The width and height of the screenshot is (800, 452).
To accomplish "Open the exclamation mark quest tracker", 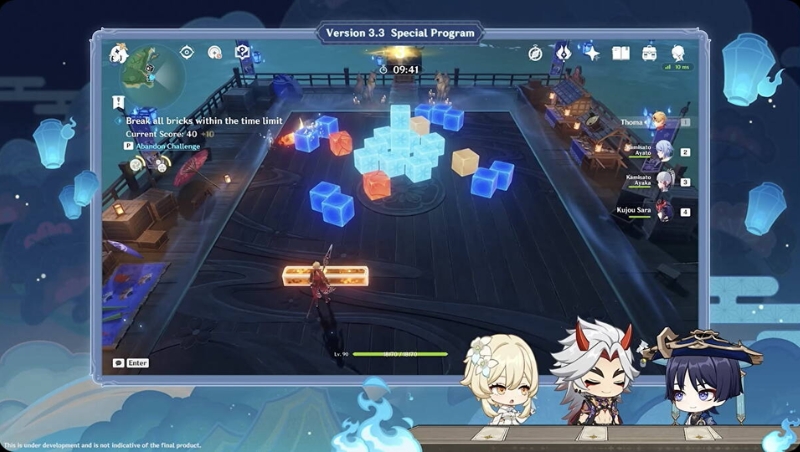I will coord(118,102).
